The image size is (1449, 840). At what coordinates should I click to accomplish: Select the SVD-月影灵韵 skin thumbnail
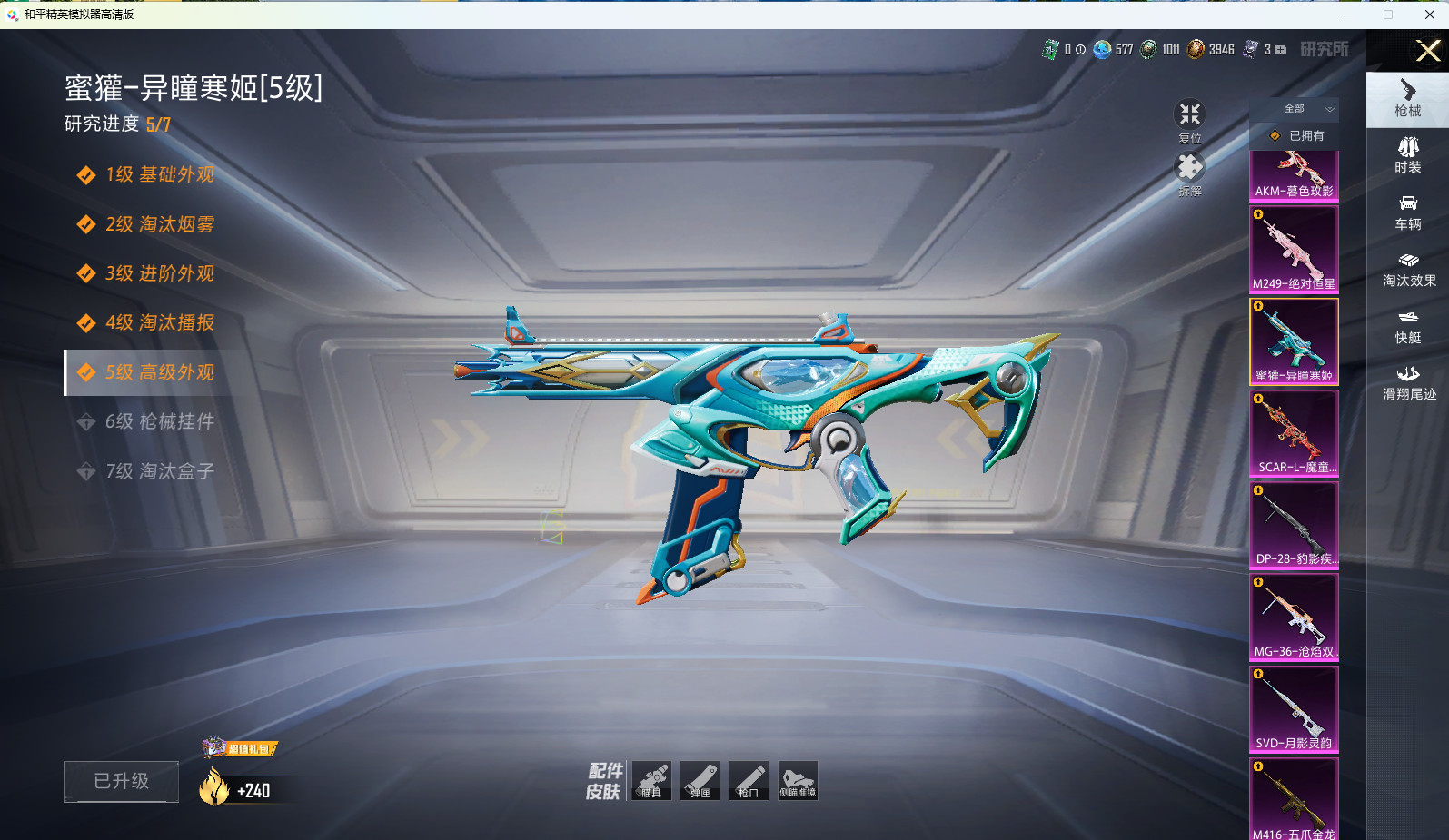point(1294,709)
